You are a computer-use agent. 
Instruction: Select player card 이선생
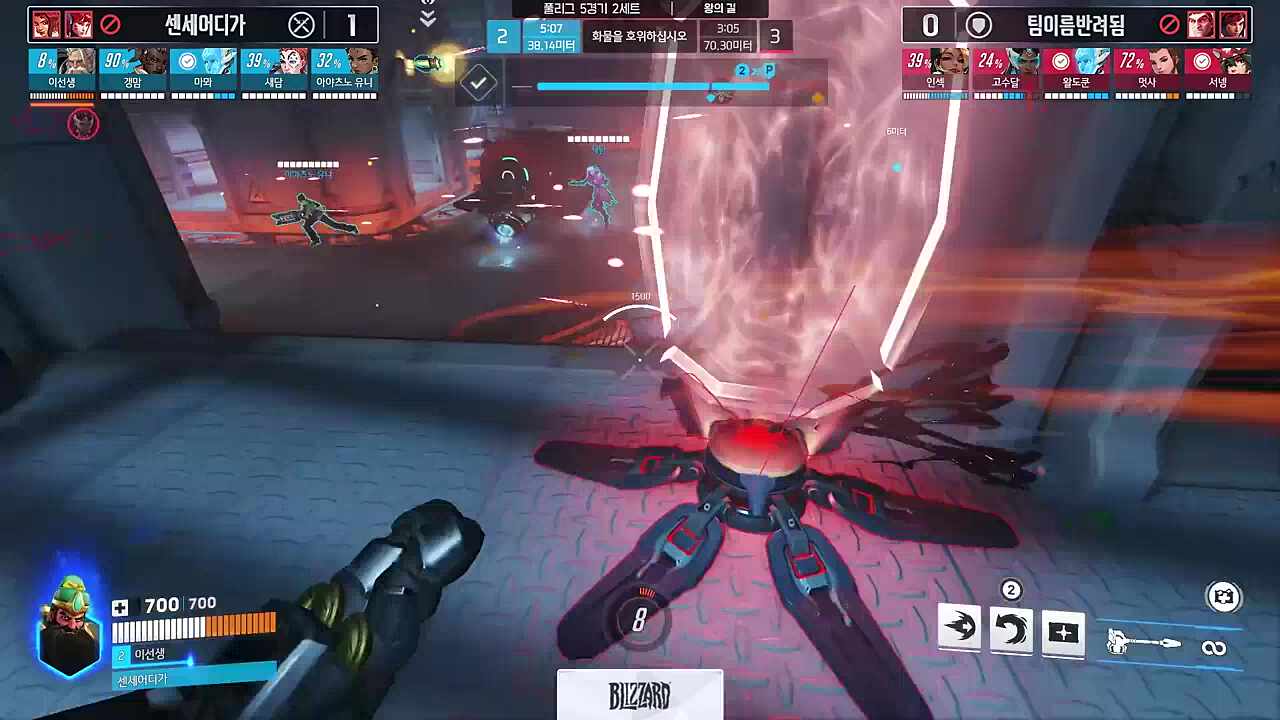point(62,70)
